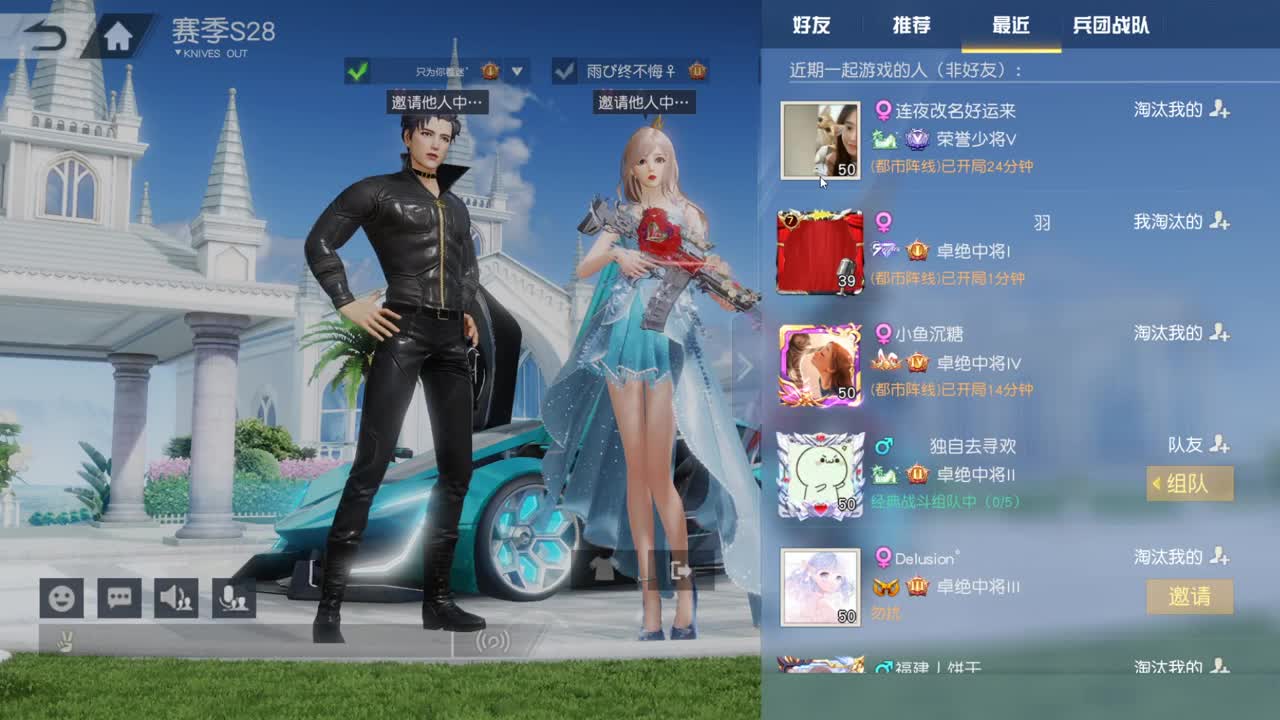The image size is (1280, 720).
Task: Open the emoji expressions panel
Action: click(61, 597)
